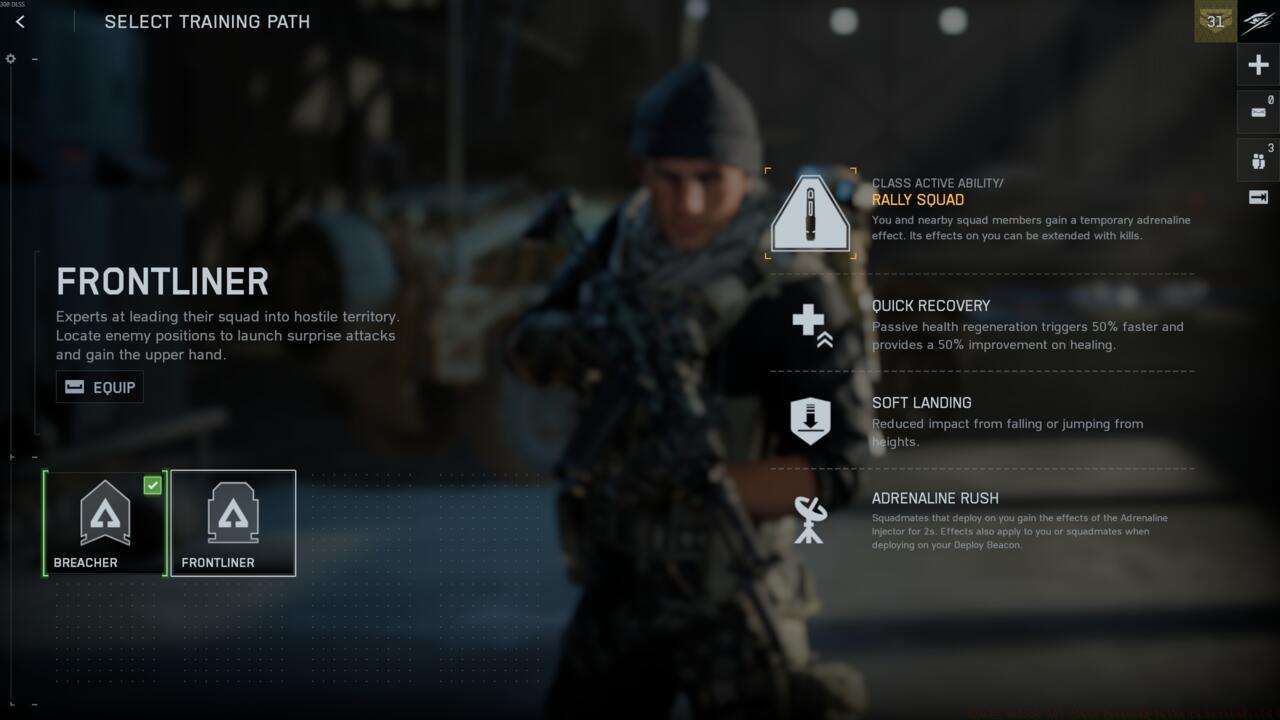Screen dimensions: 1280x720
Task: Click the Breacher class shield emblem
Action: [x=104, y=512]
